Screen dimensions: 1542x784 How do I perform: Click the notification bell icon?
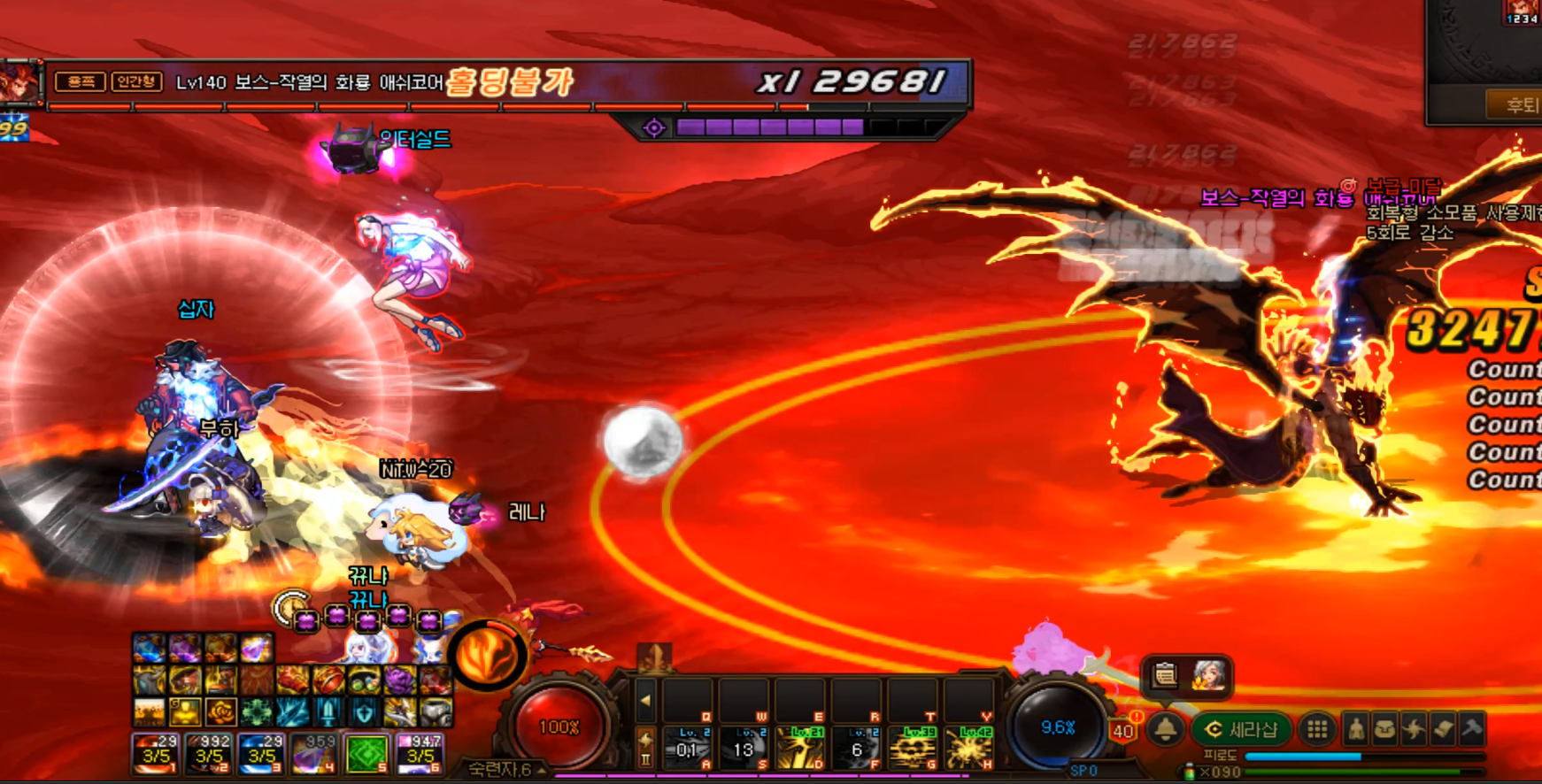click(1165, 730)
